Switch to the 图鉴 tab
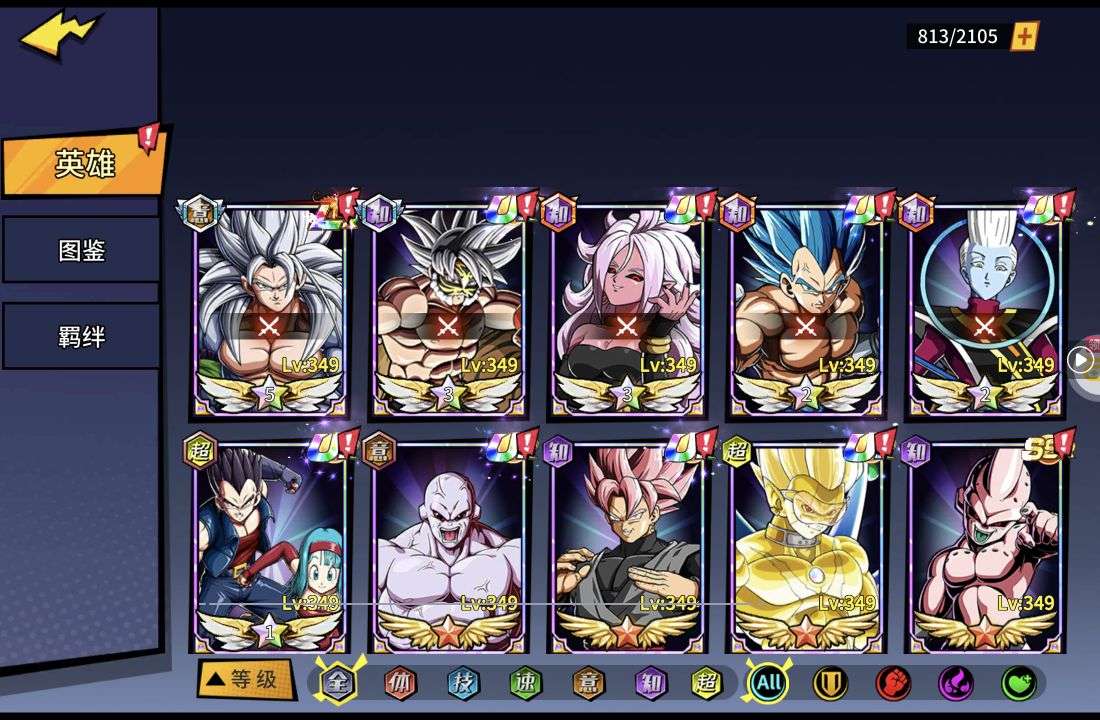The width and height of the screenshot is (1100, 720). click(x=82, y=250)
